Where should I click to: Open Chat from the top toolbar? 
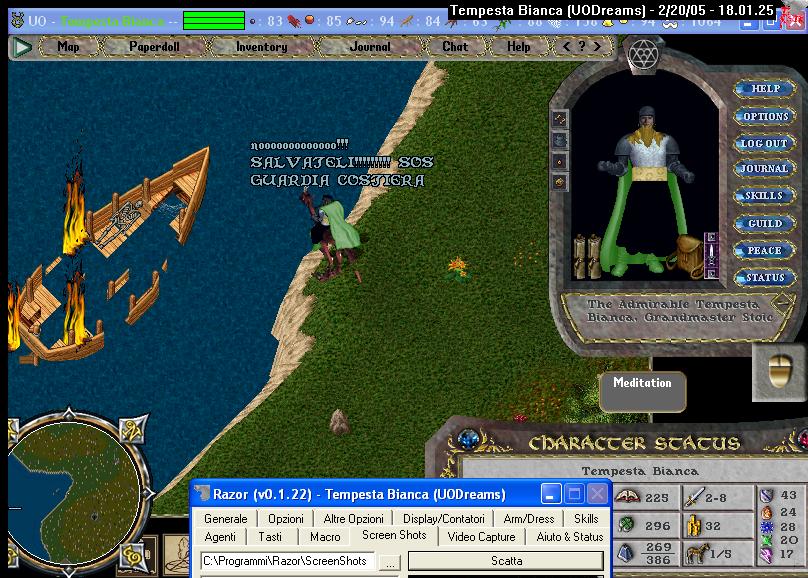coord(455,46)
